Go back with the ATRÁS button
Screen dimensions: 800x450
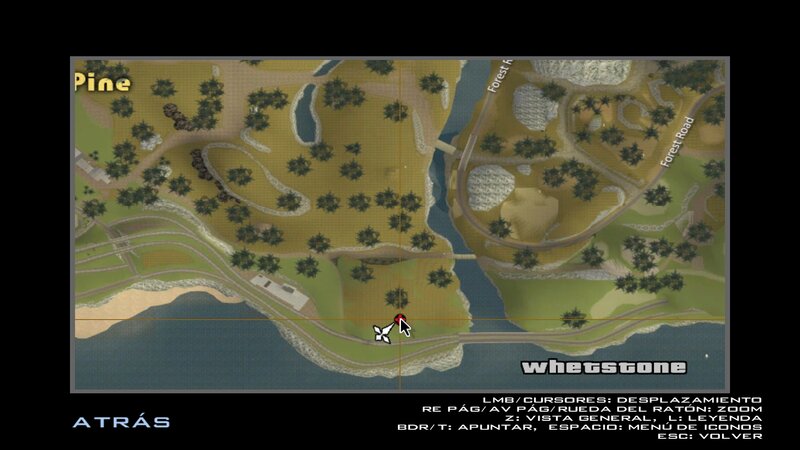121,422
